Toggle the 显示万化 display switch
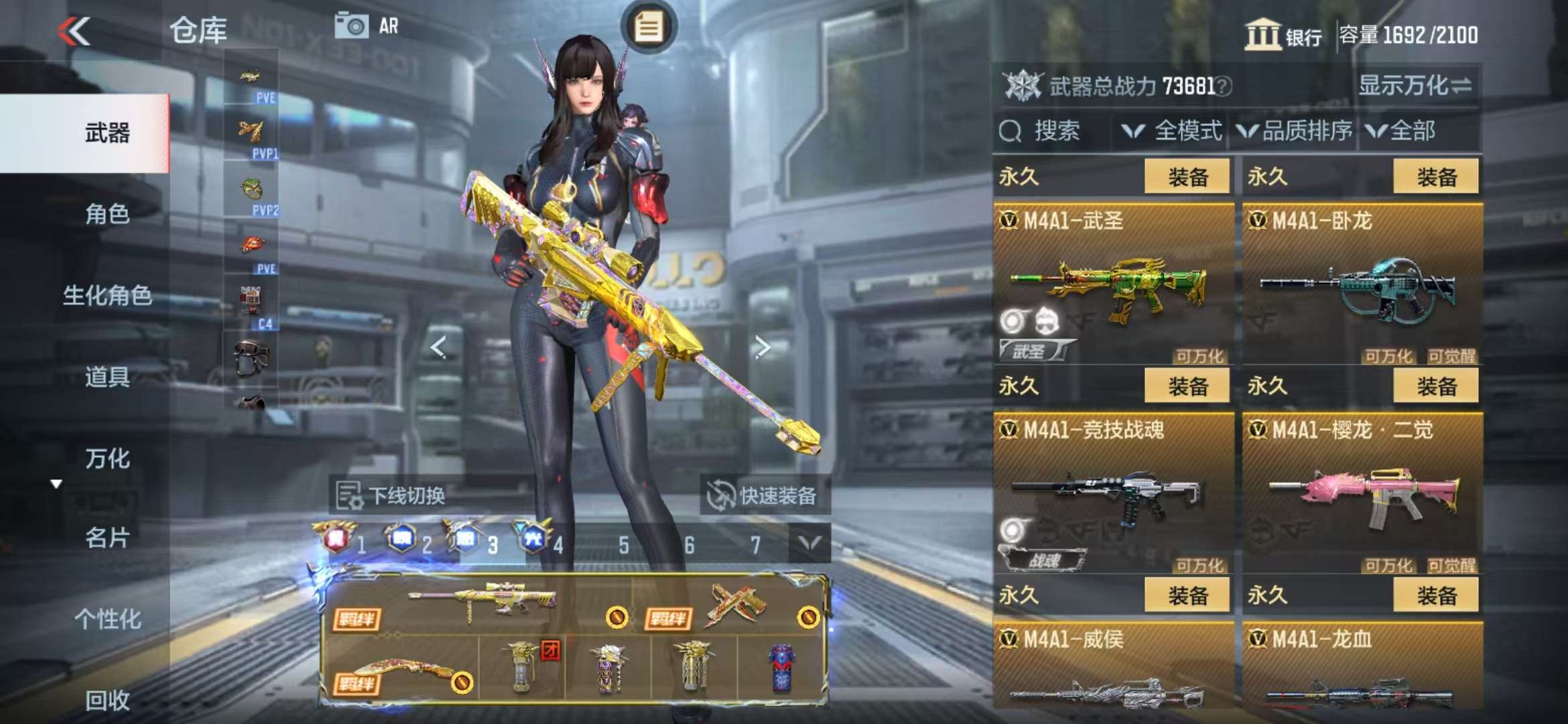Viewport: 1568px width, 724px height. (1415, 86)
